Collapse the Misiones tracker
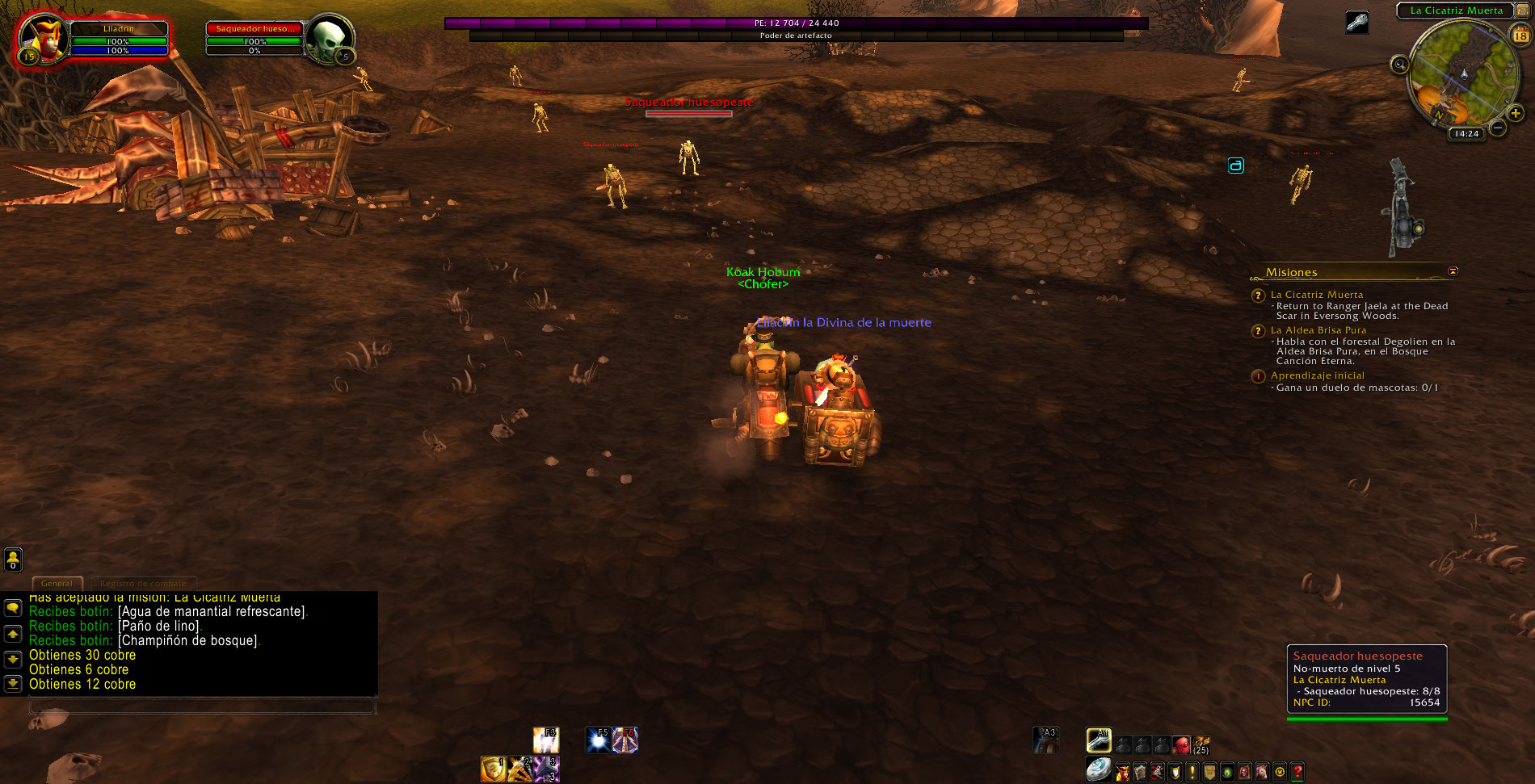1535x784 pixels. pos(1453,271)
